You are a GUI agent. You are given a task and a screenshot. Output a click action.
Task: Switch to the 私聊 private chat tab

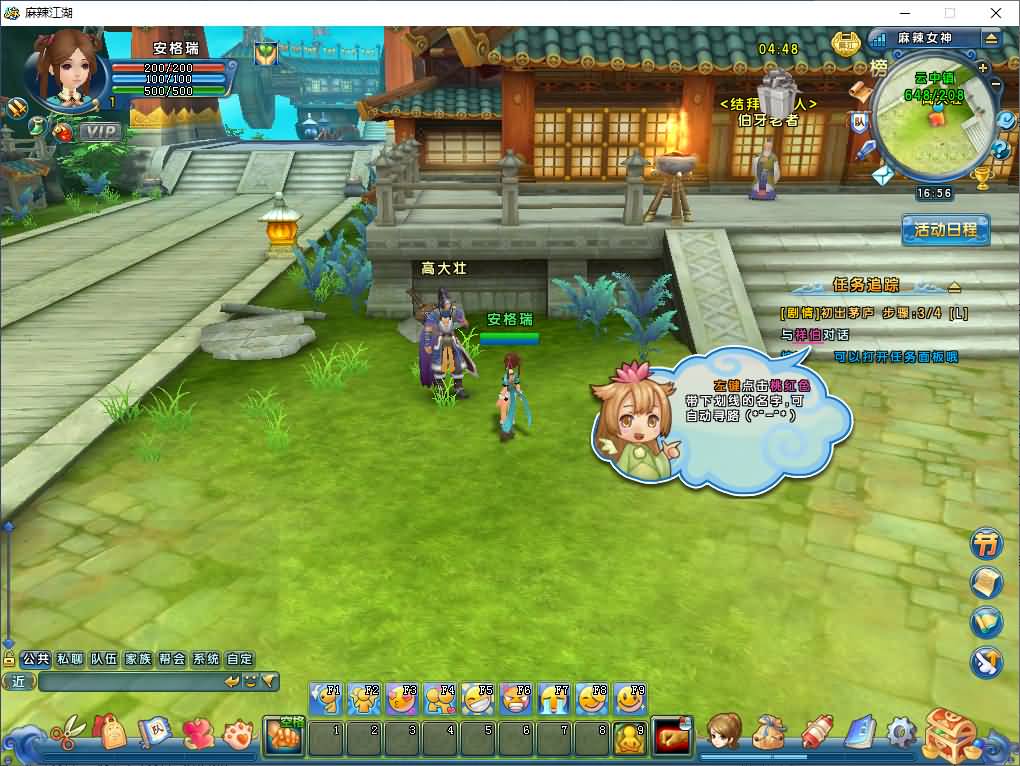pos(70,659)
